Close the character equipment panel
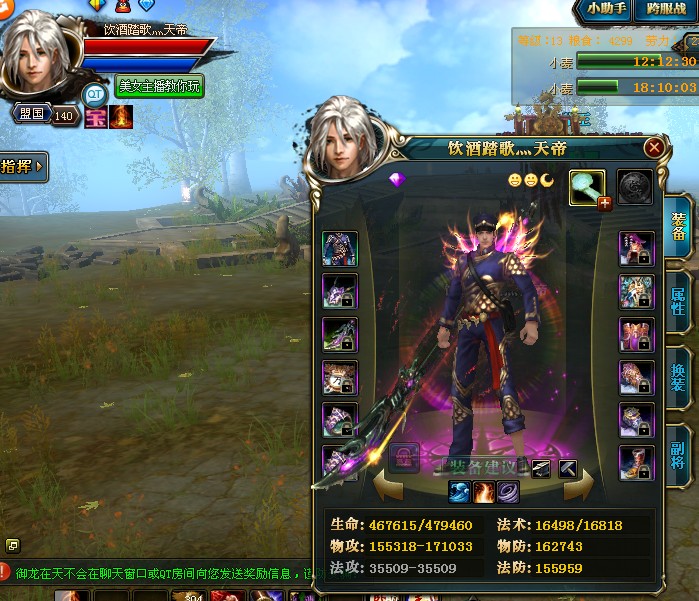The height and width of the screenshot is (601, 699). click(x=654, y=148)
